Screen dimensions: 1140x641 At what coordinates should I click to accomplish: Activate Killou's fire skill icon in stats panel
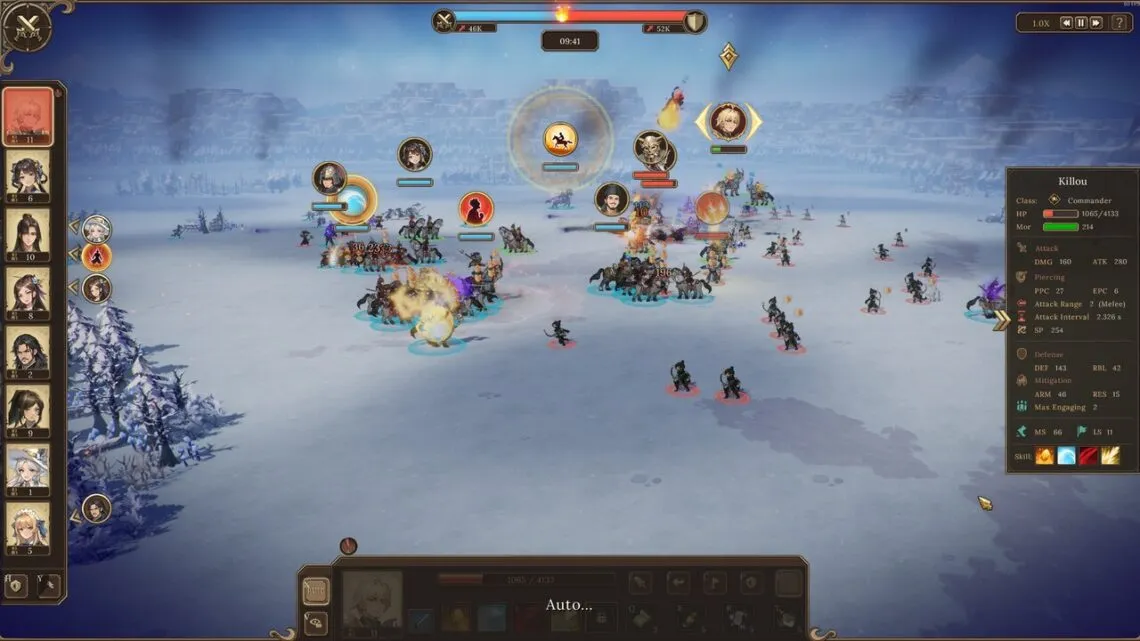tap(1044, 456)
